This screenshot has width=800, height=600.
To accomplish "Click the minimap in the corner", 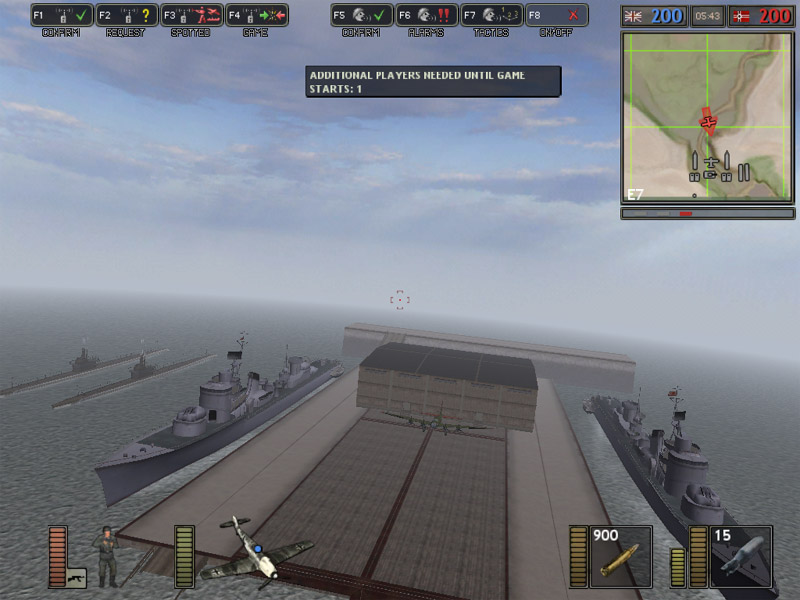I will click(x=708, y=117).
